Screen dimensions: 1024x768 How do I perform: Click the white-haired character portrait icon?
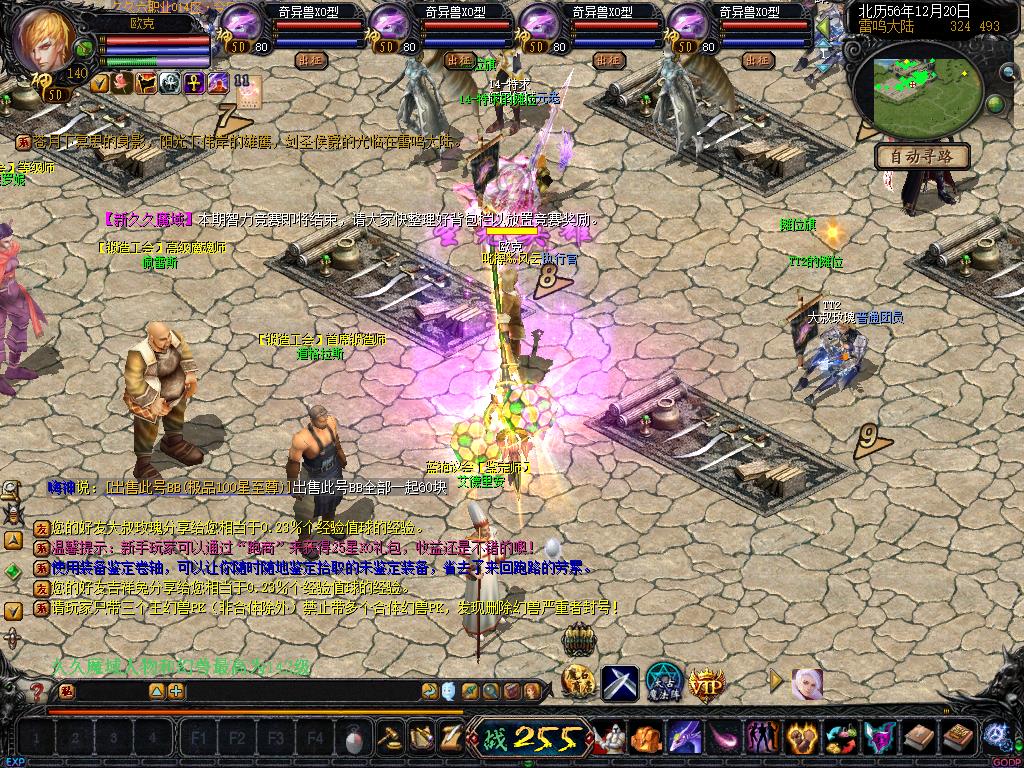(x=806, y=684)
